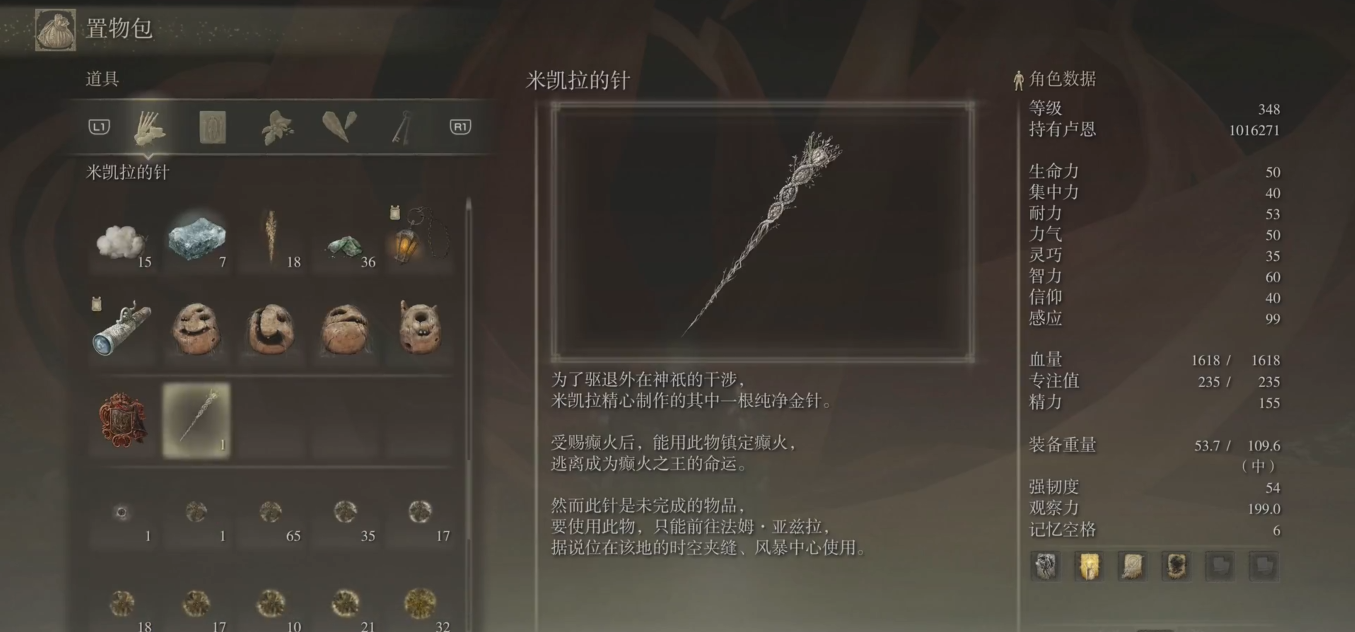
Task: Select the horned clay head with round mouth
Action: (419, 329)
